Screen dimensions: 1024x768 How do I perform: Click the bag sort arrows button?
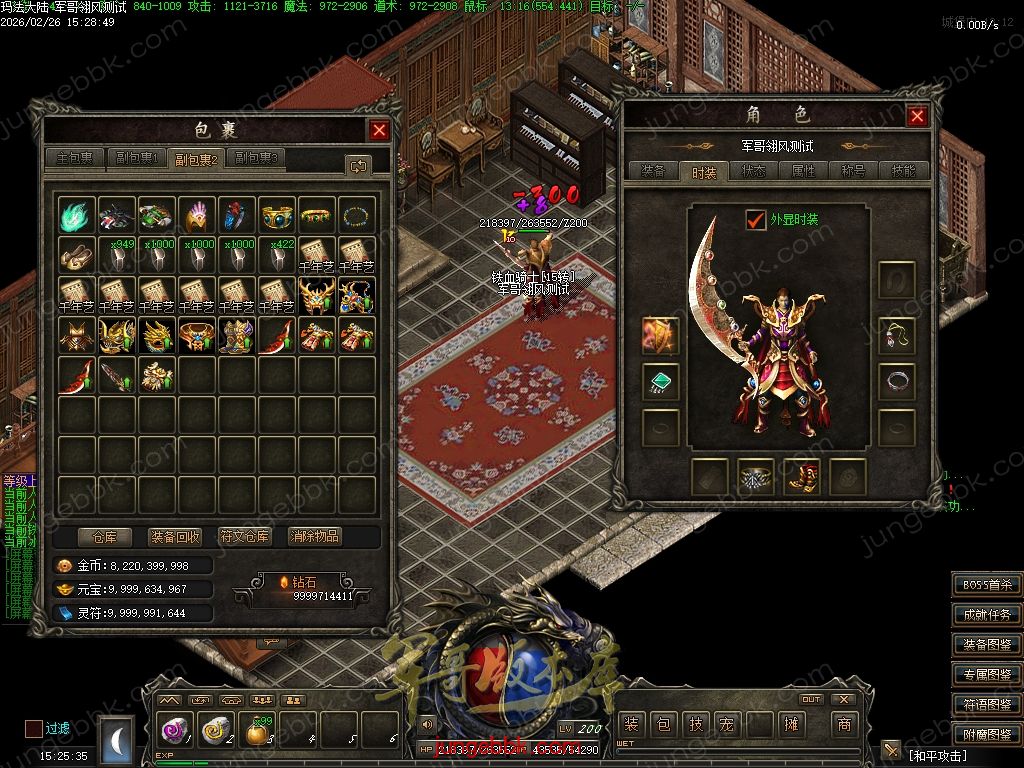(x=358, y=165)
